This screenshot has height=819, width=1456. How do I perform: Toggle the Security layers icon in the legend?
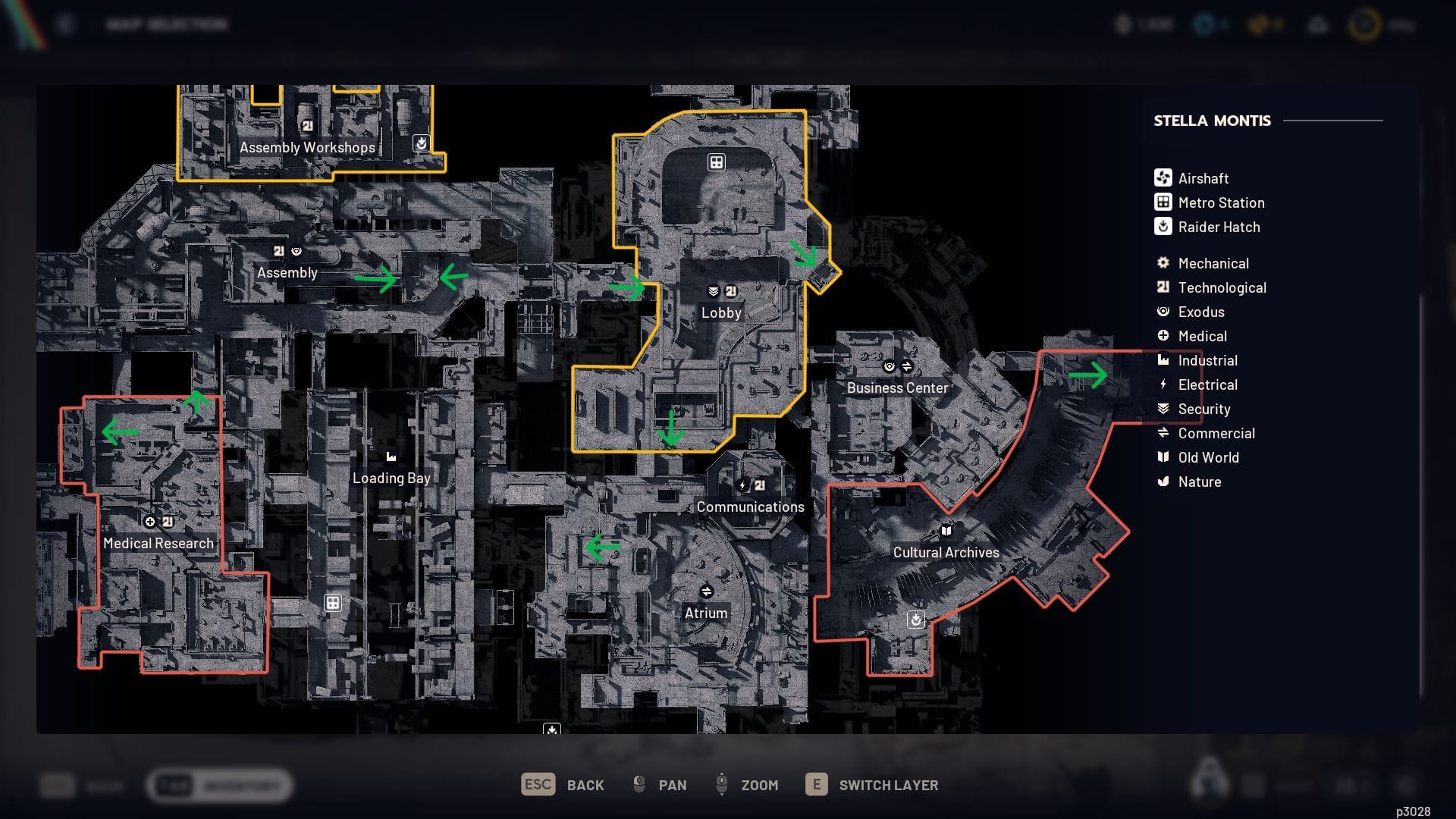click(1162, 409)
